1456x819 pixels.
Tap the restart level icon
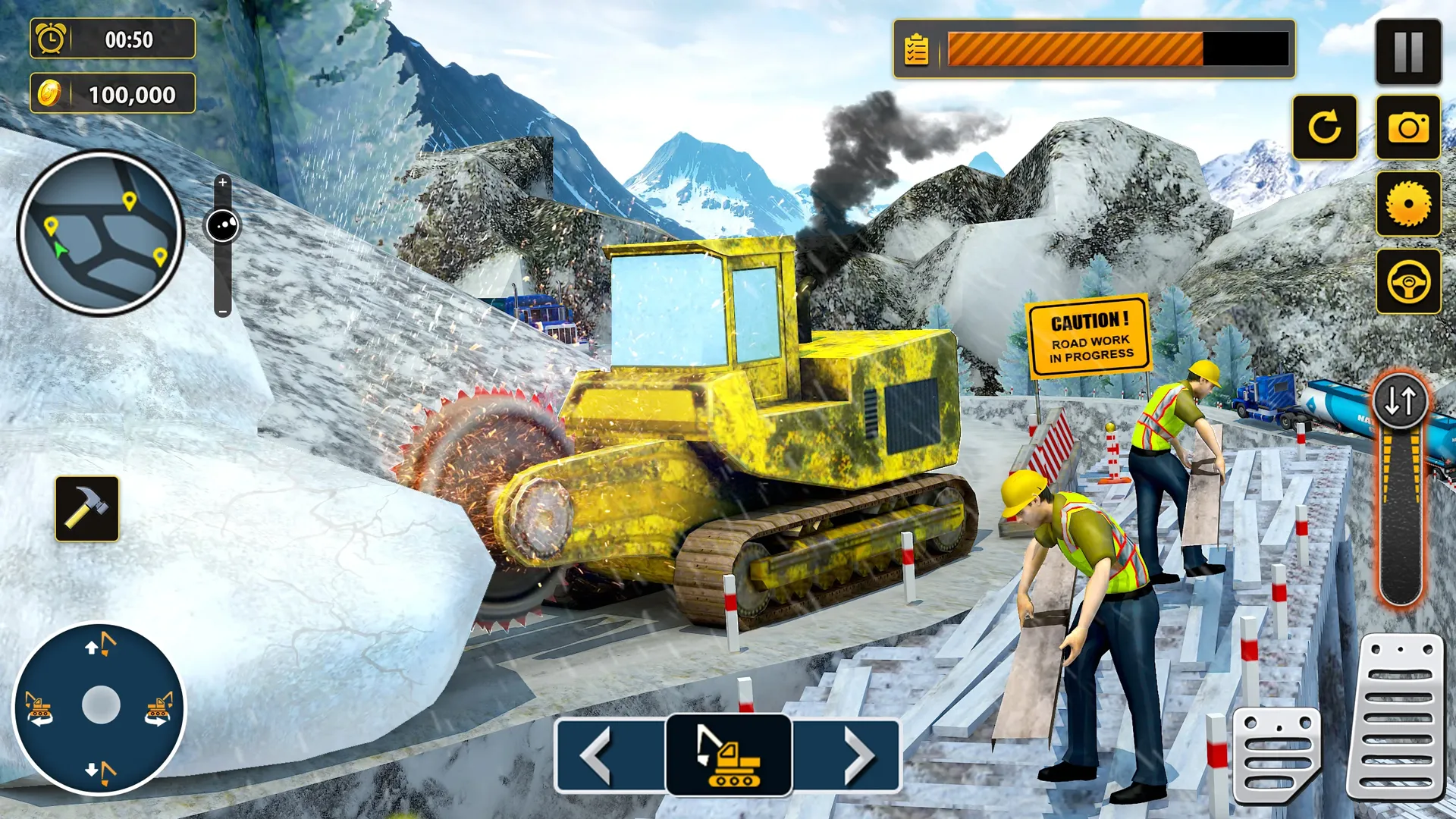pos(1326,129)
